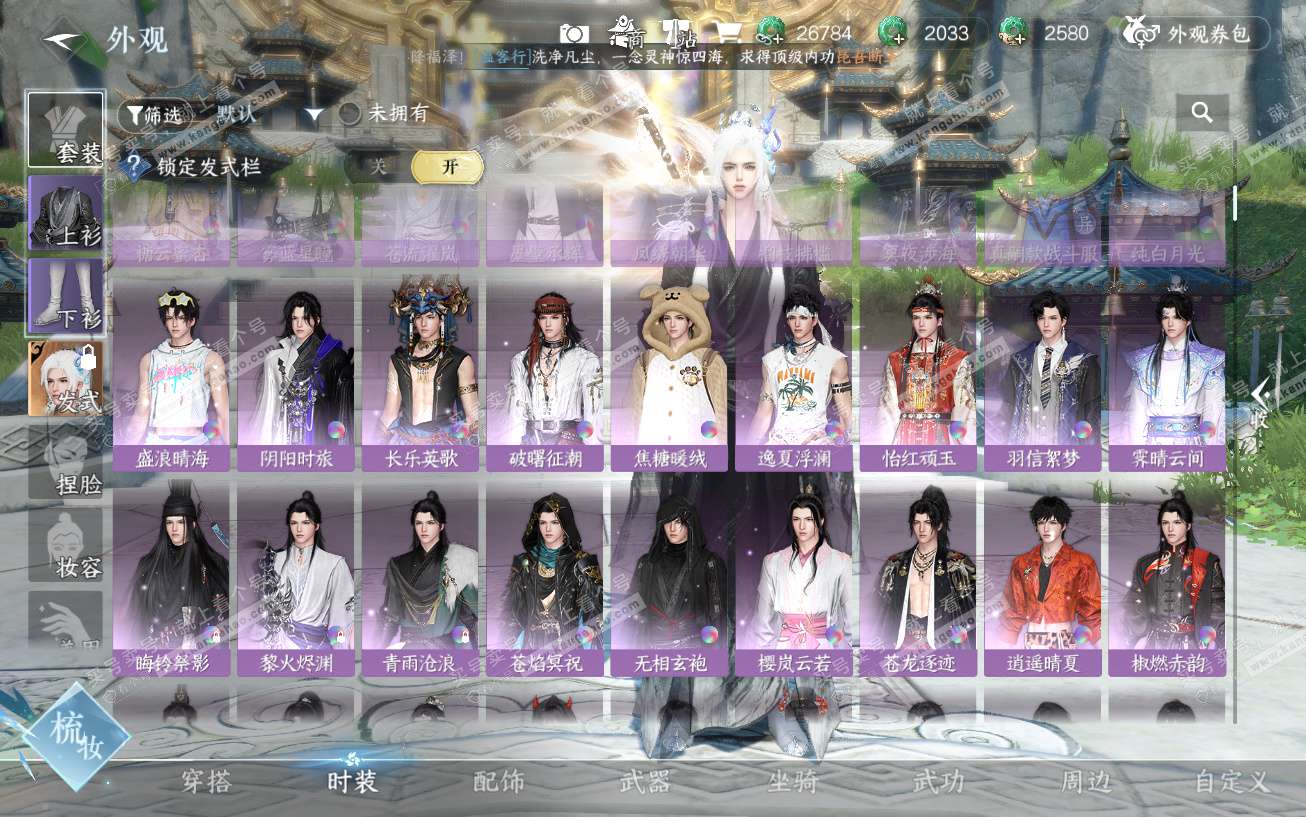Switch to the 武器 weapon tab
The image size is (1306, 817).
click(645, 782)
